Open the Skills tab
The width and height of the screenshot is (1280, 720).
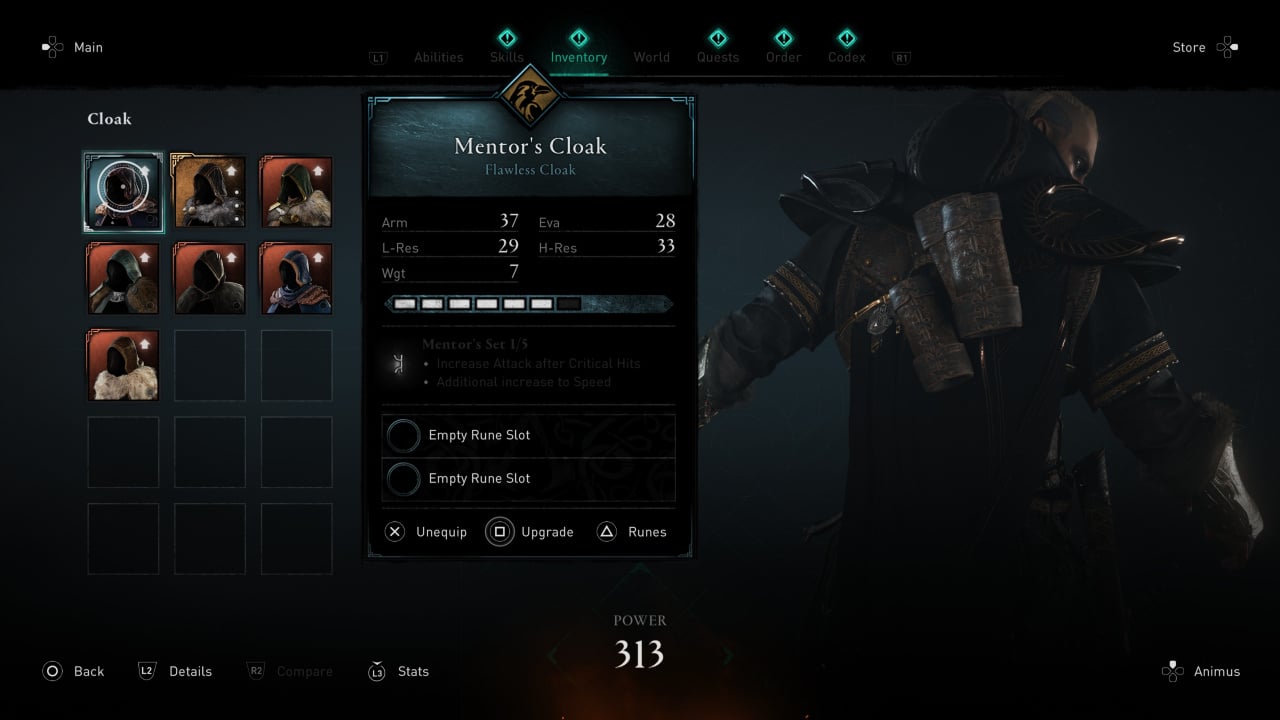tap(507, 57)
